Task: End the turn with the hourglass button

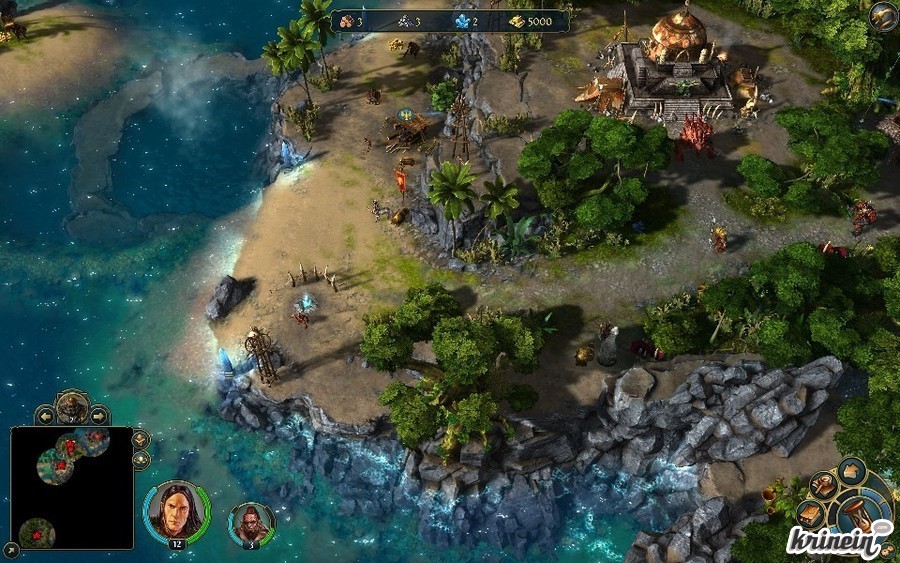Action: [x=860, y=512]
